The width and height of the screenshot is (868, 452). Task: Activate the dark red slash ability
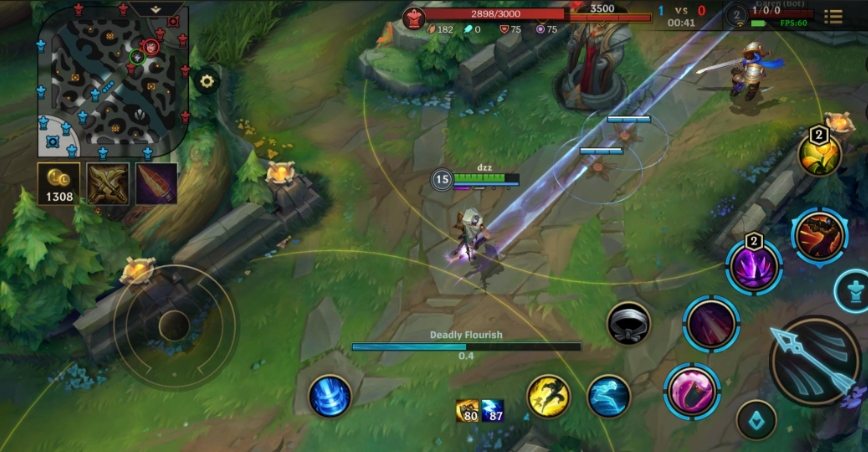point(711,324)
